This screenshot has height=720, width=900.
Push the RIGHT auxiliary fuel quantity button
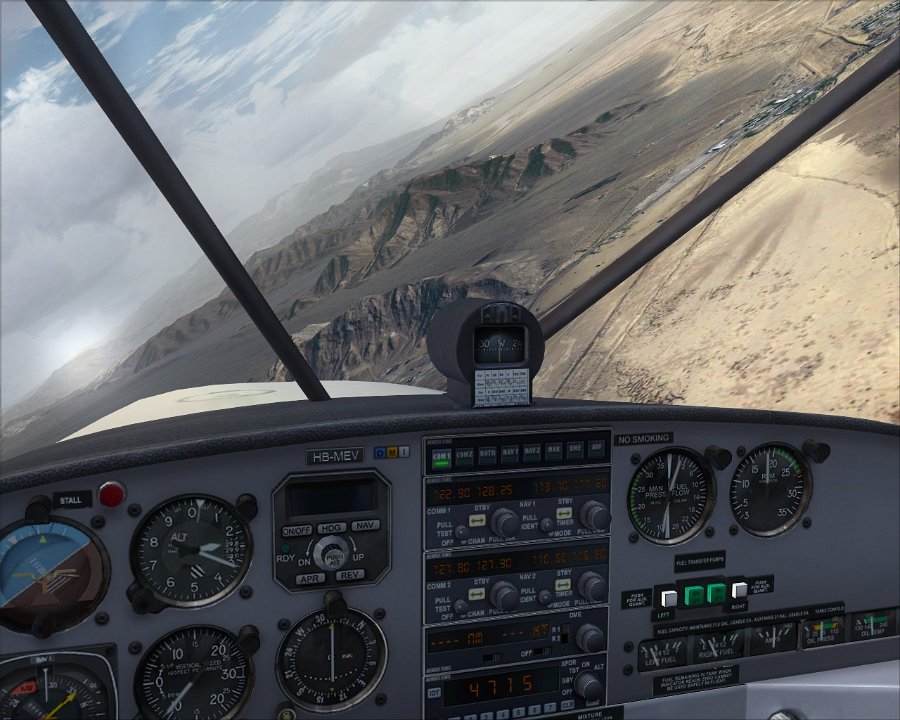point(739,591)
